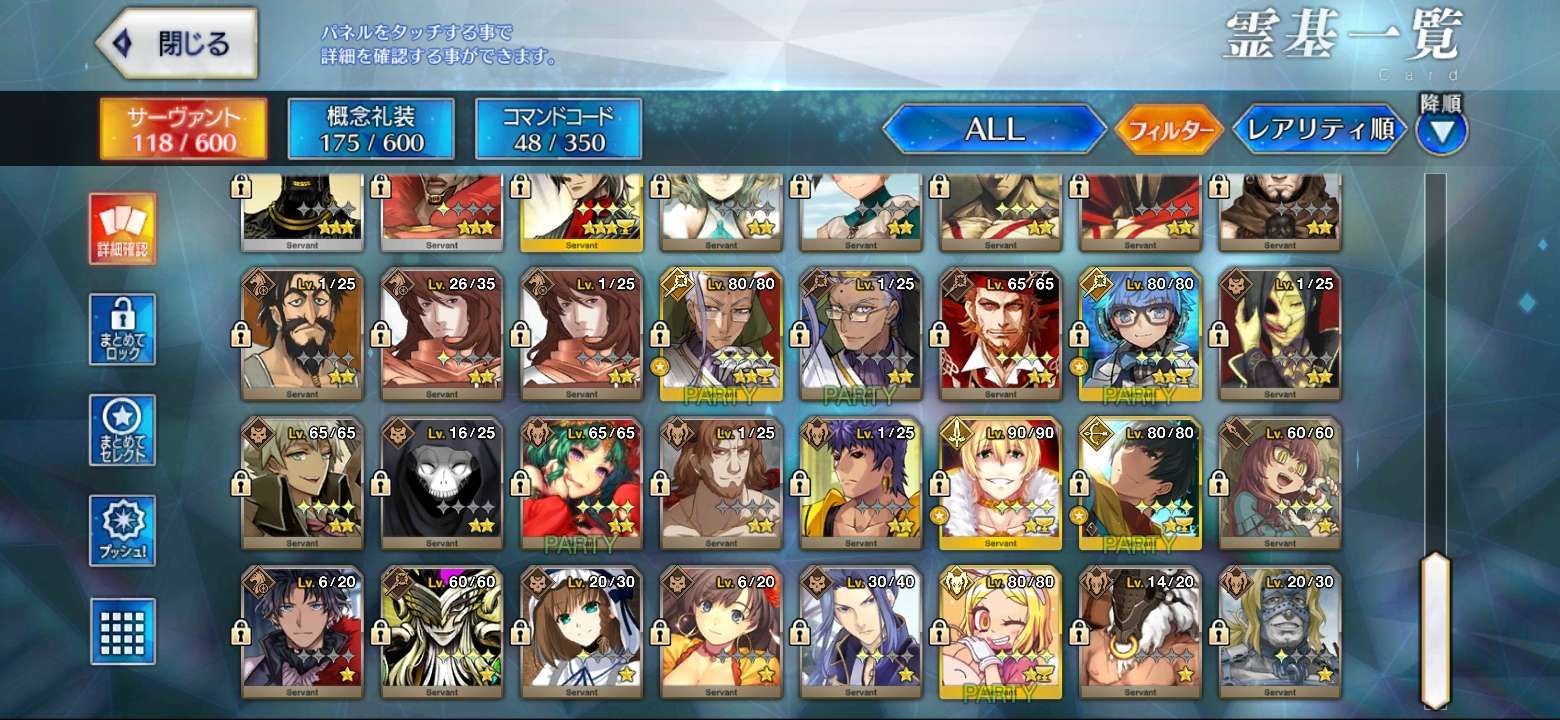Click the list scrollbar handle
This screenshot has height=720, width=1560.
coord(1435,628)
